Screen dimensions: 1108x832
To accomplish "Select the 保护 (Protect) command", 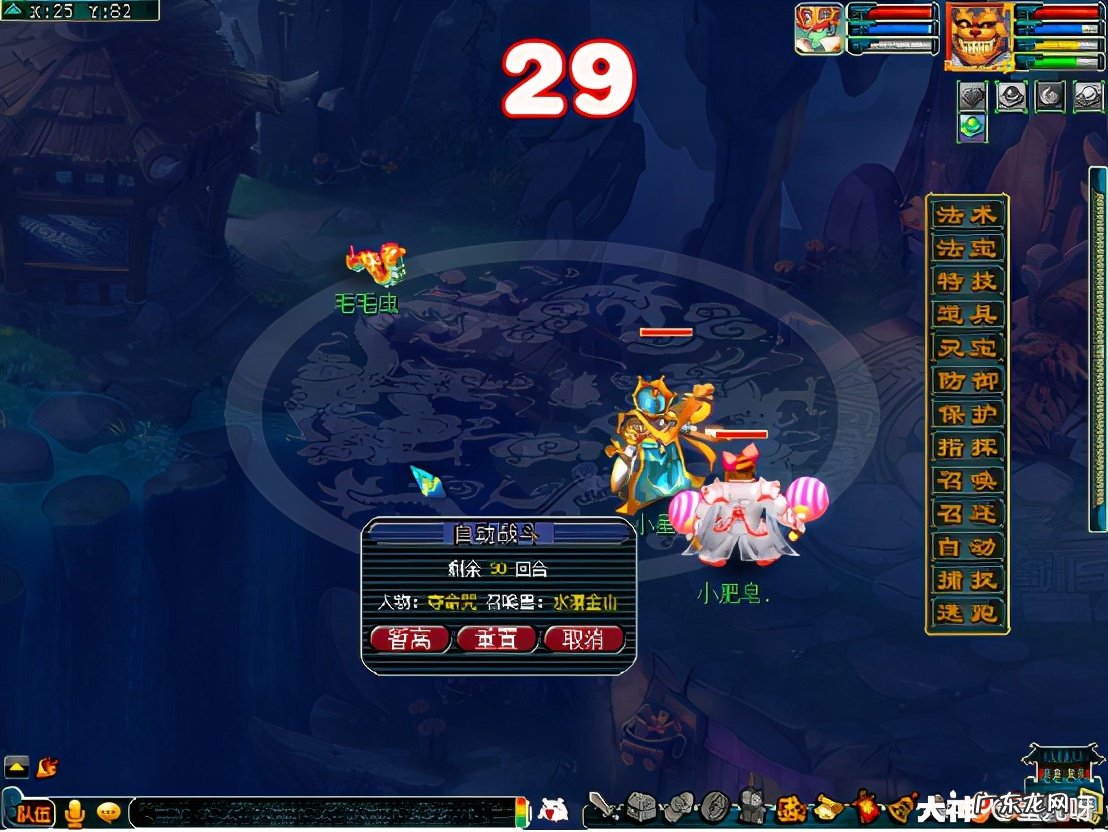I will coord(965,414).
